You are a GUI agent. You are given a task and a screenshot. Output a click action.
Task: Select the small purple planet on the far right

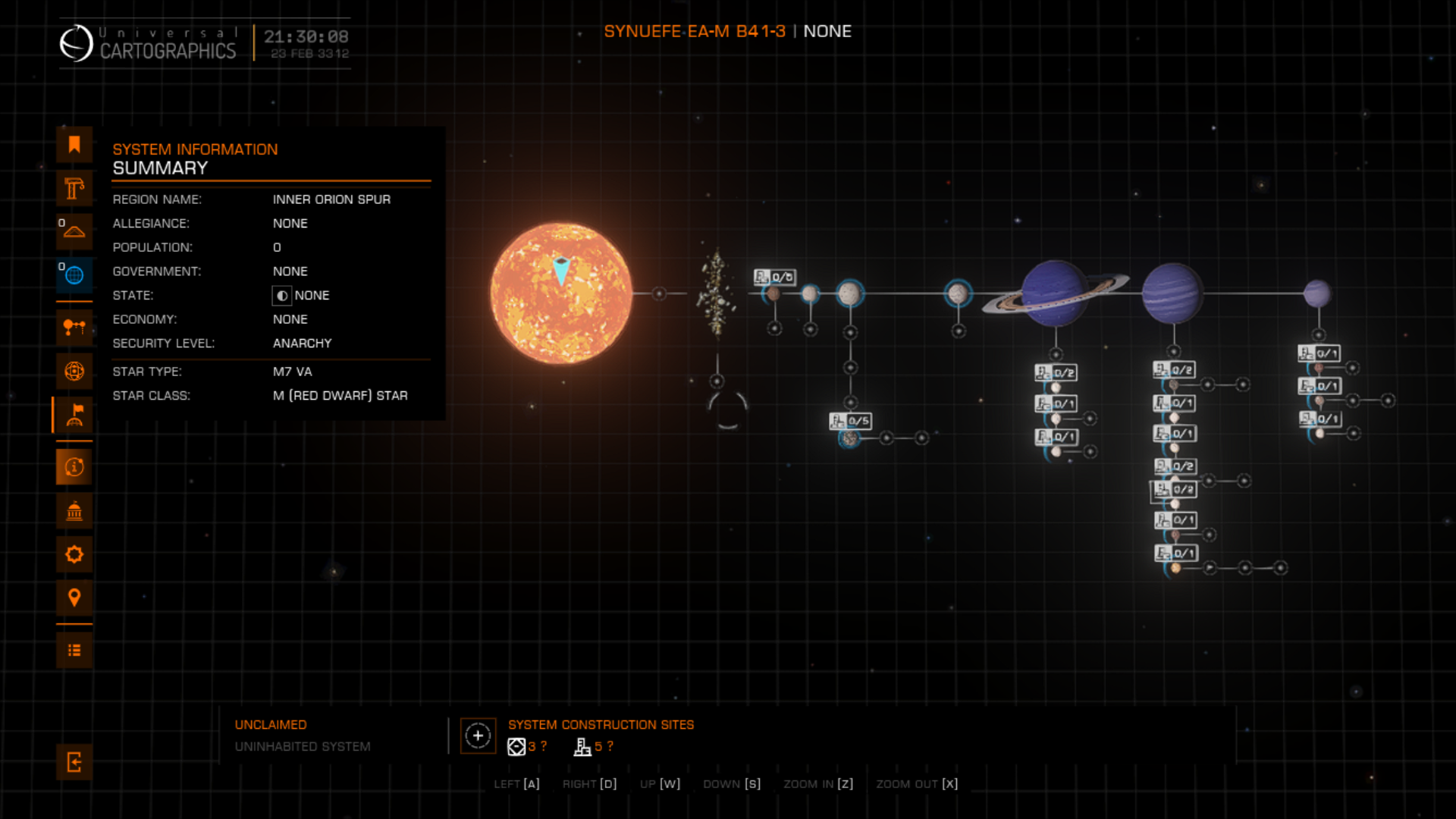[x=1317, y=293]
